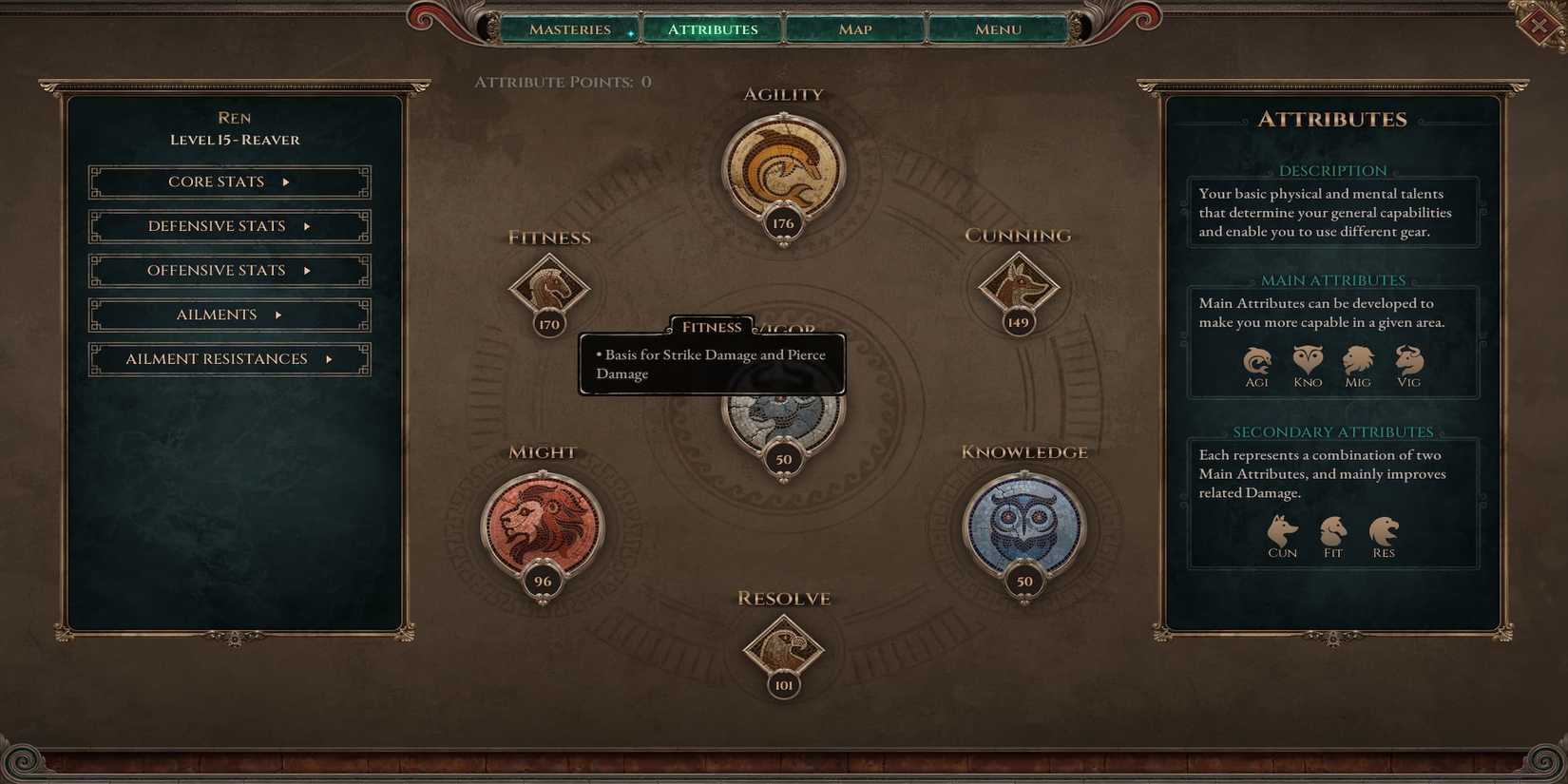Expand the Offensive Stats section

coord(229,270)
